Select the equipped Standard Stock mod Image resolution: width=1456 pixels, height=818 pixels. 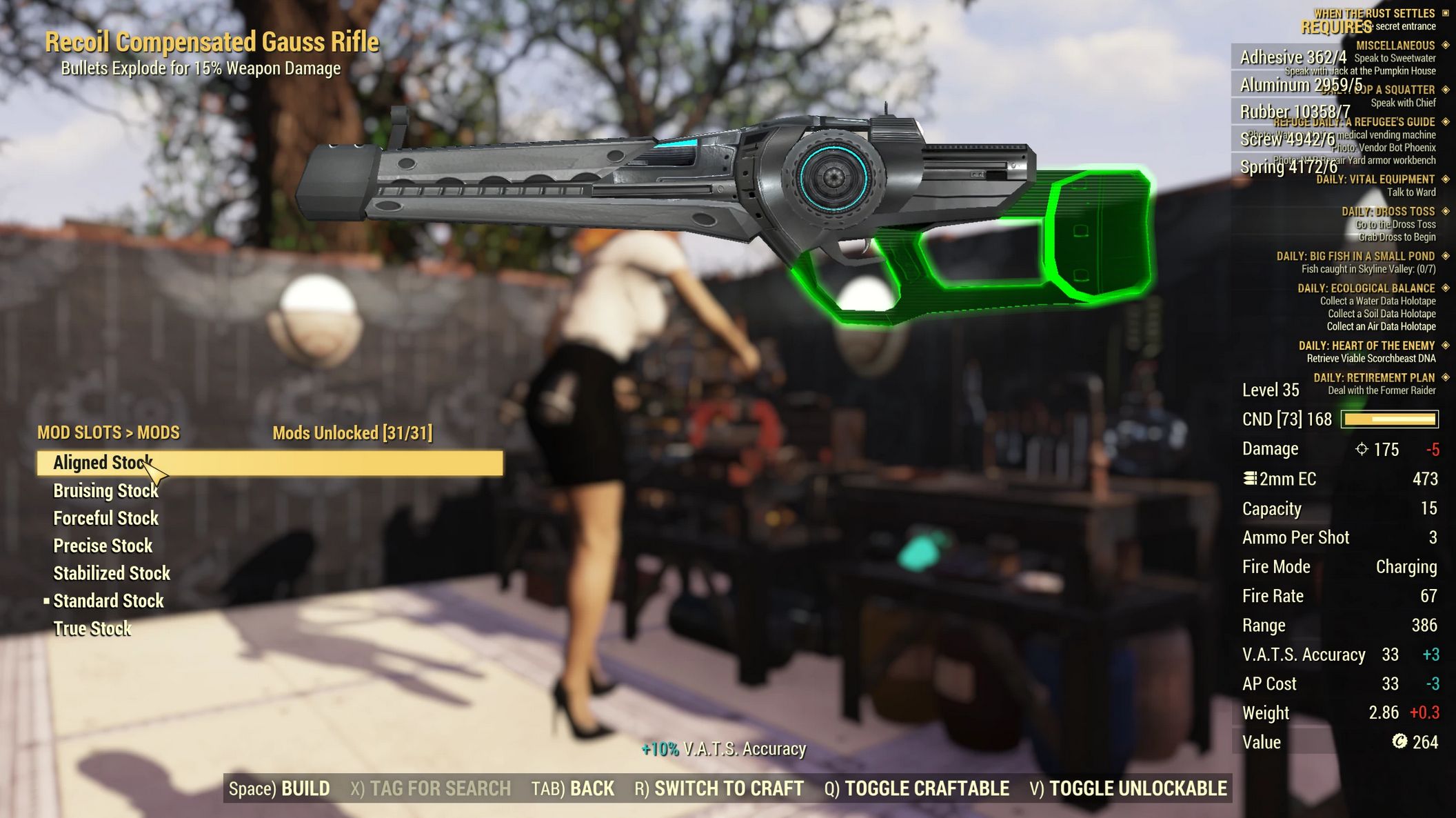pos(108,601)
